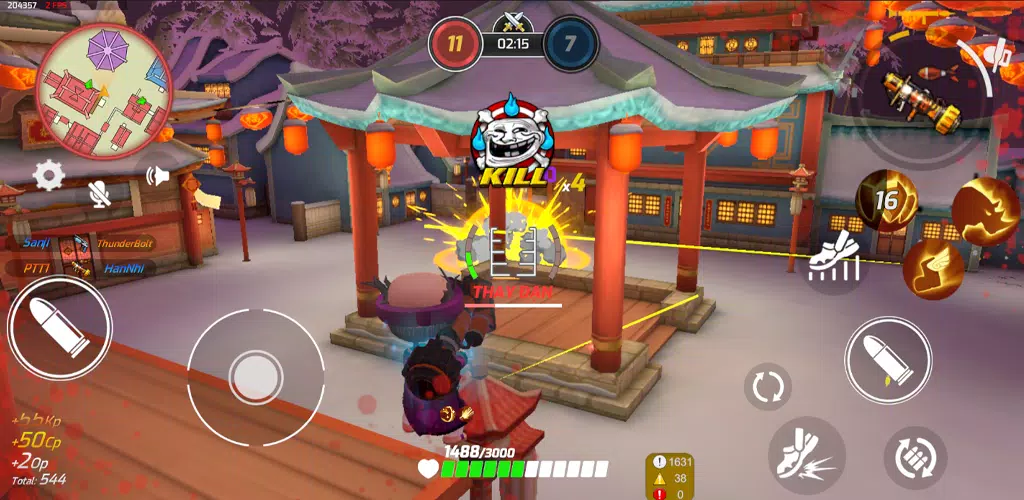Viewport: 1024px width, 500px height.
Task: Open settings with the gear icon
Action: pos(48,176)
